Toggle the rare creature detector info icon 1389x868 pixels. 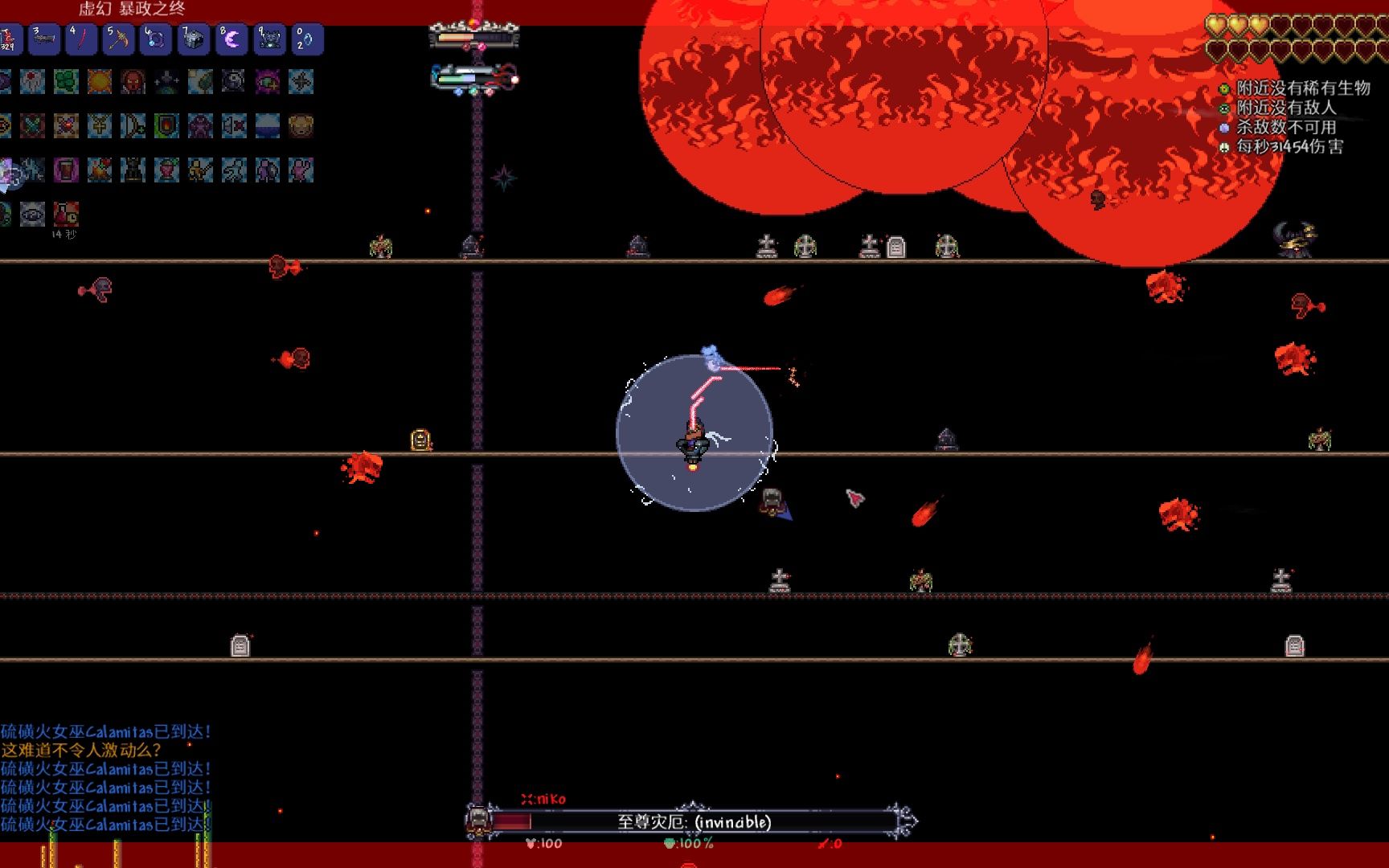pyautogui.click(x=1224, y=88)
